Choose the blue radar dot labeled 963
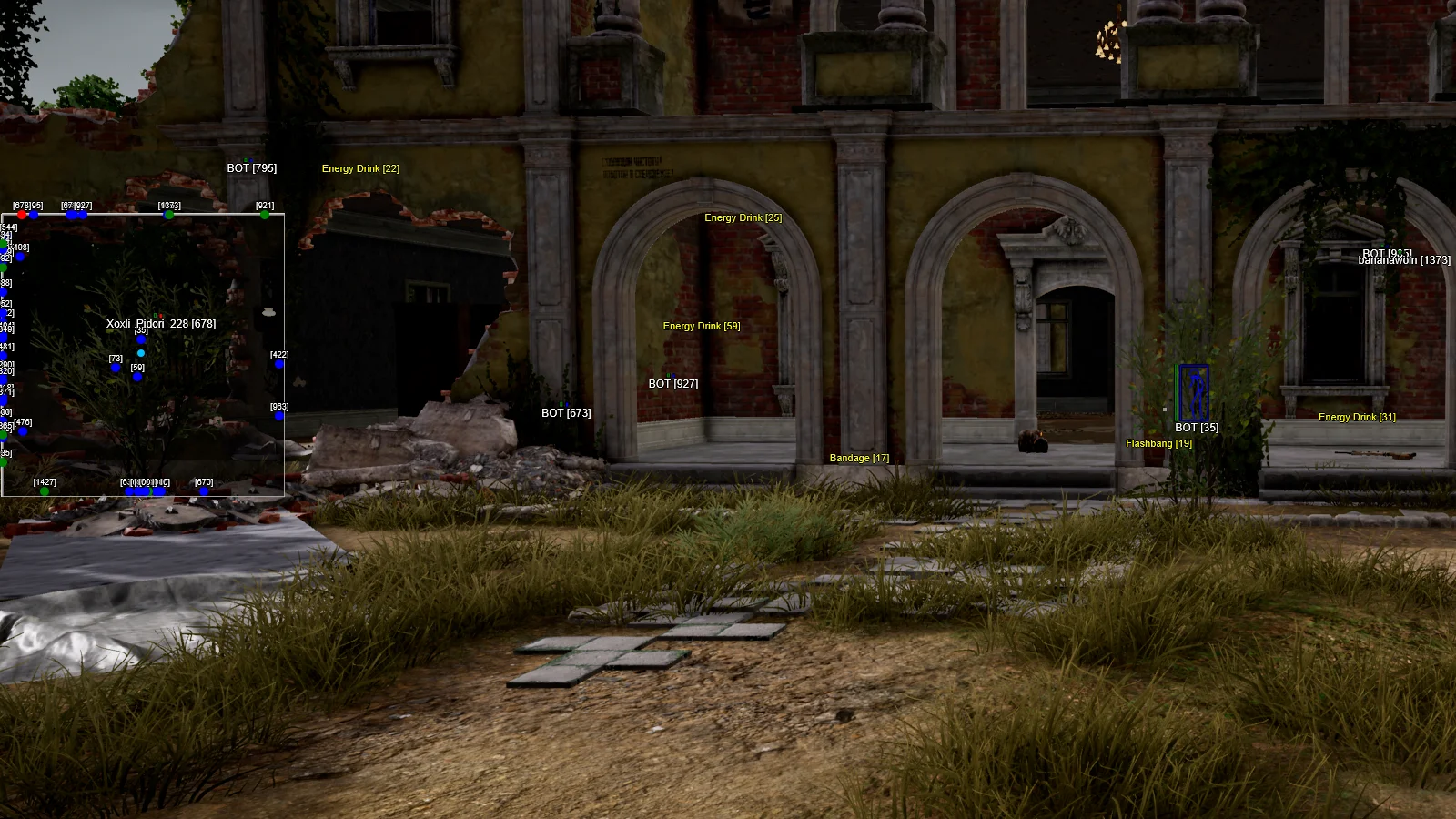The height and width of the screenshot is (819, 1456). click(279, 416)
